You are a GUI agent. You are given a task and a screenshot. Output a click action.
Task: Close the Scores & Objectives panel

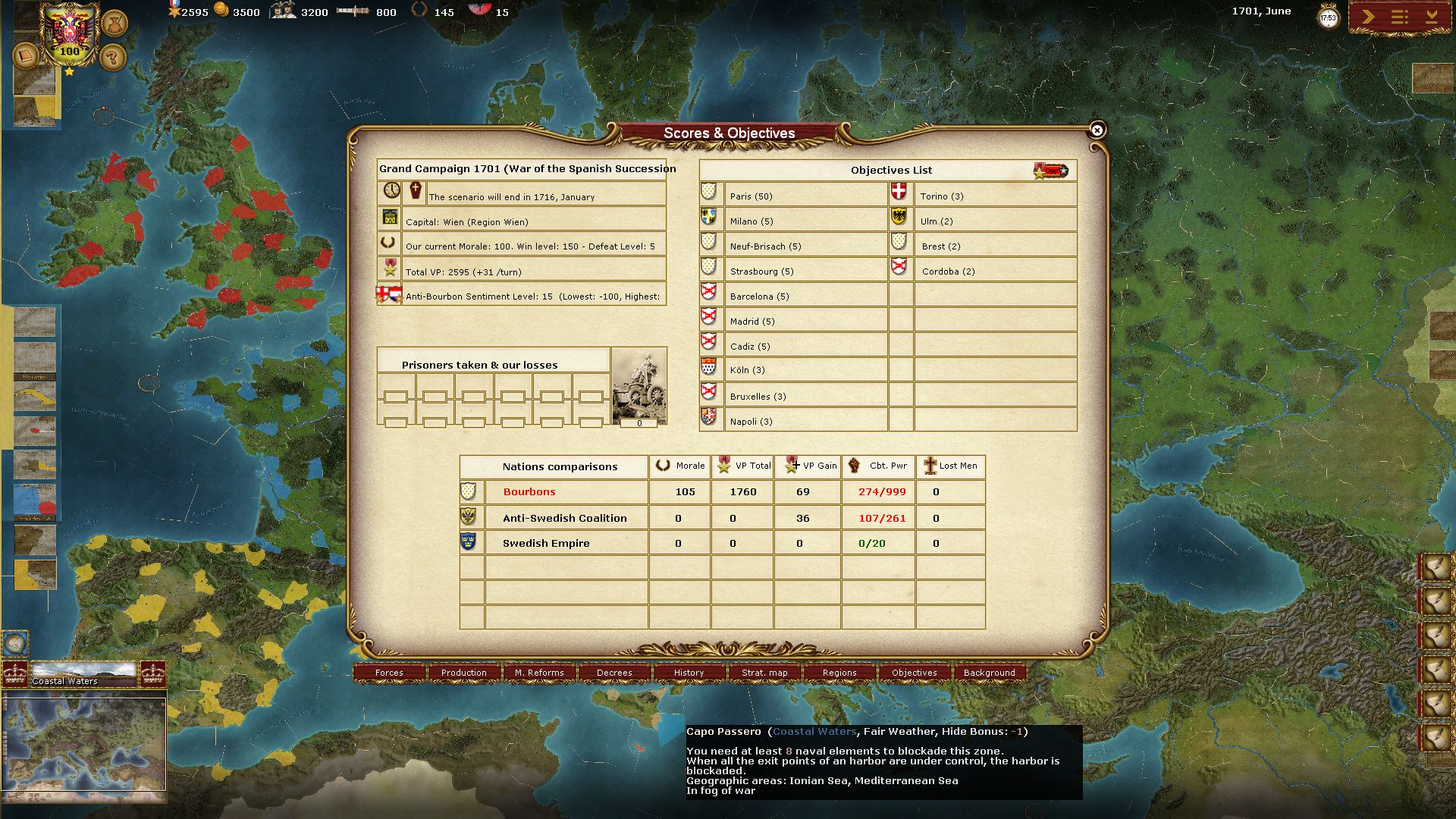1097,130
